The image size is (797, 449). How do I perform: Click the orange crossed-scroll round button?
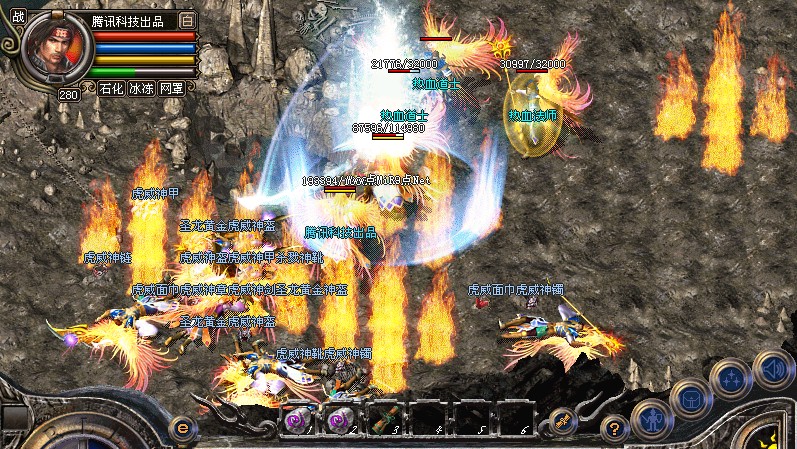point(563,421)
